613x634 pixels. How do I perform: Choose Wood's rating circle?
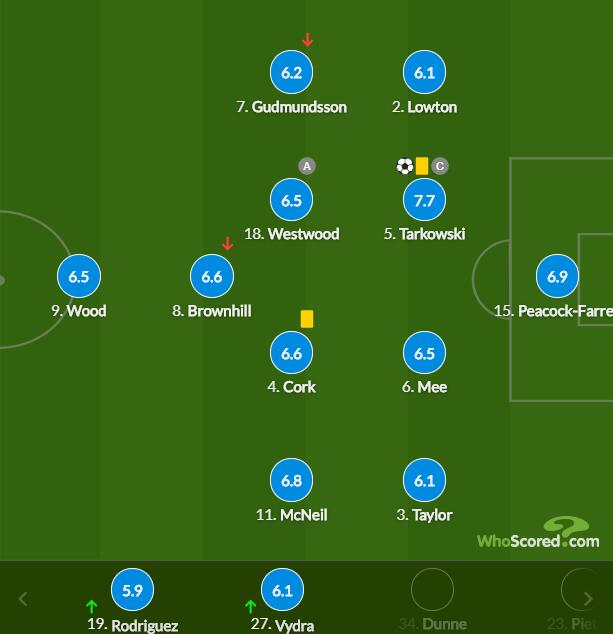[x=79, y=277]
